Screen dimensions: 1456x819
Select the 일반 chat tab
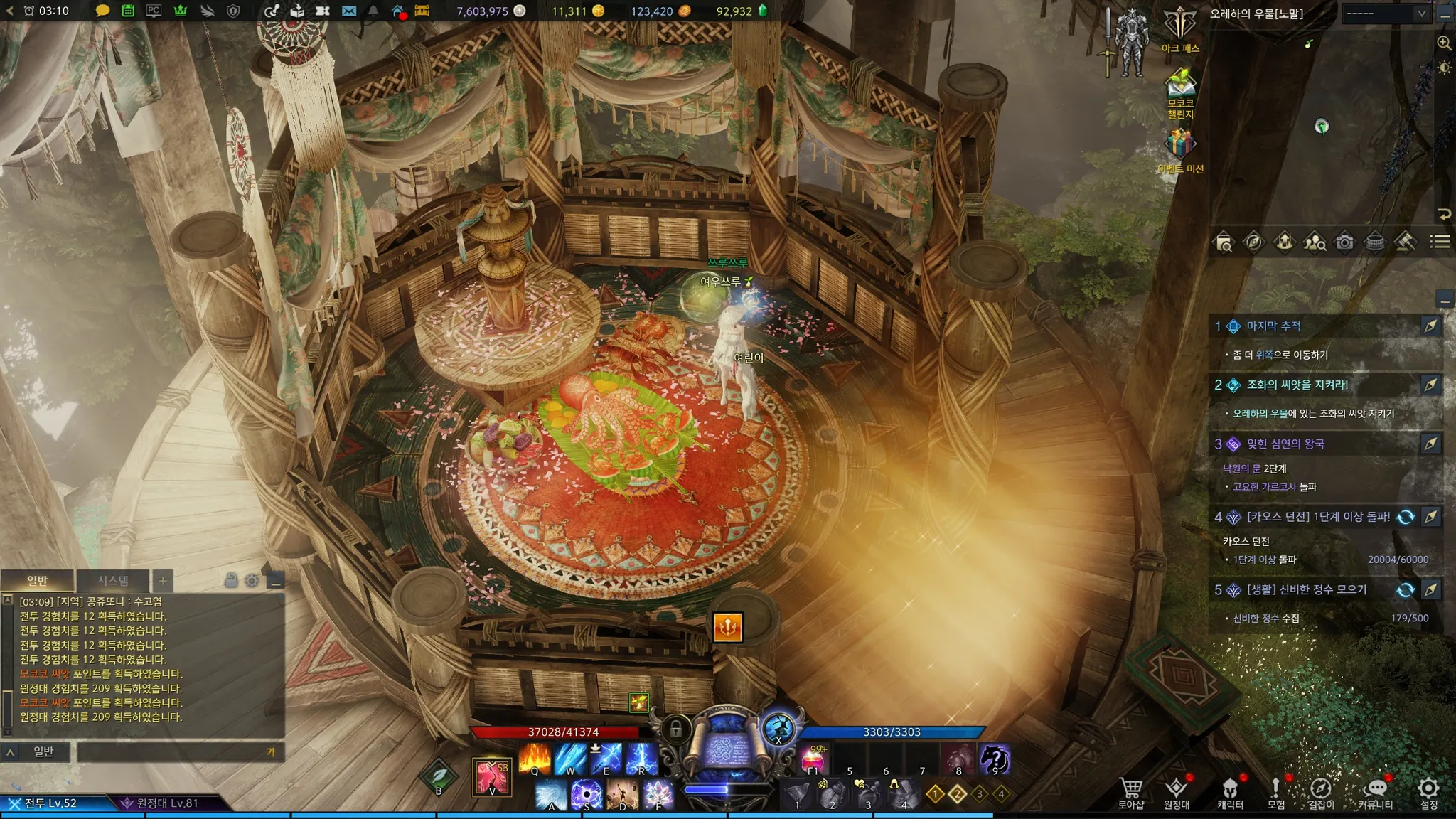pyautogui.click(x=37, y=581)
